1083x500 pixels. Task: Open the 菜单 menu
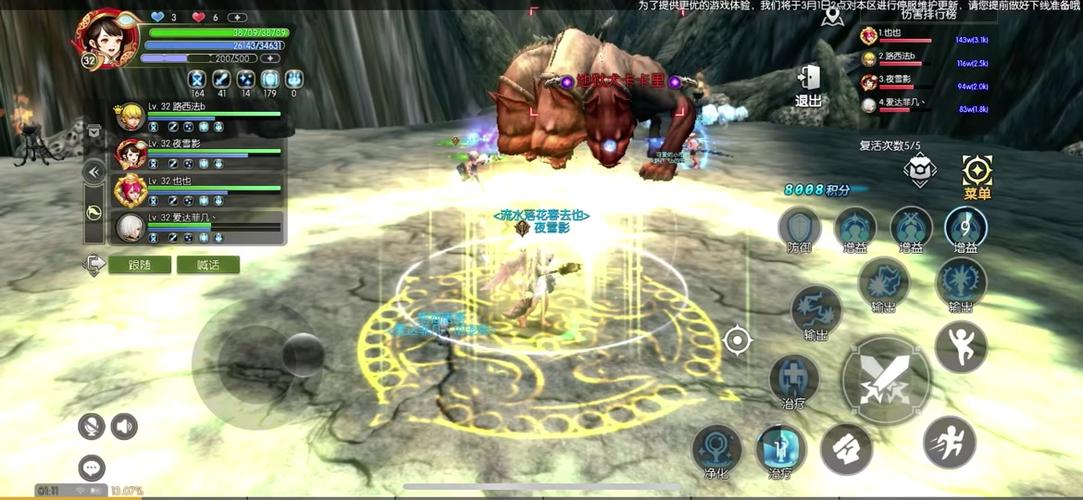[x=976, y=176]
